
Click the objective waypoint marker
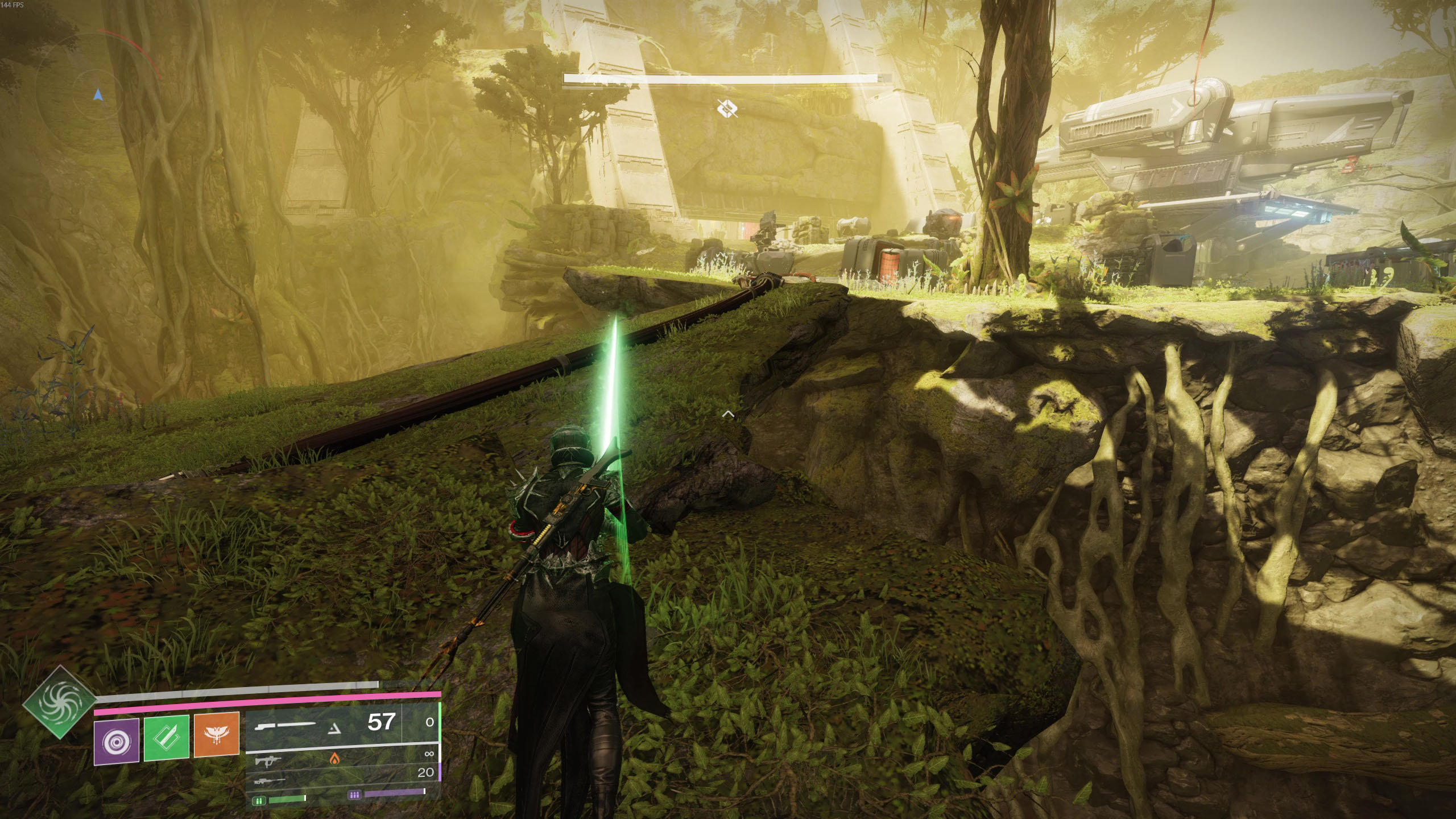coord(727,108)
